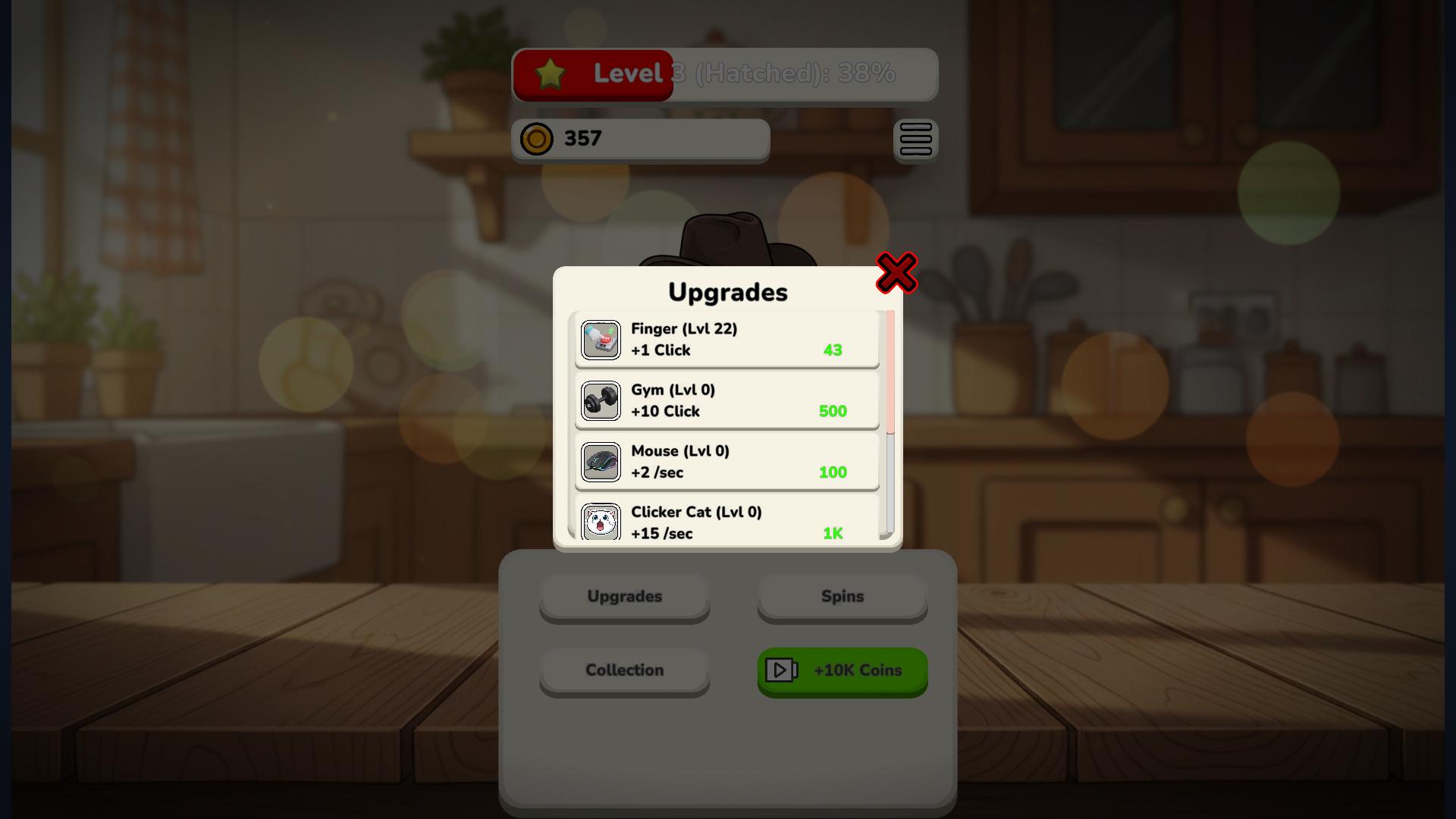Click the Clicker Cat face icon

point(601,522)
